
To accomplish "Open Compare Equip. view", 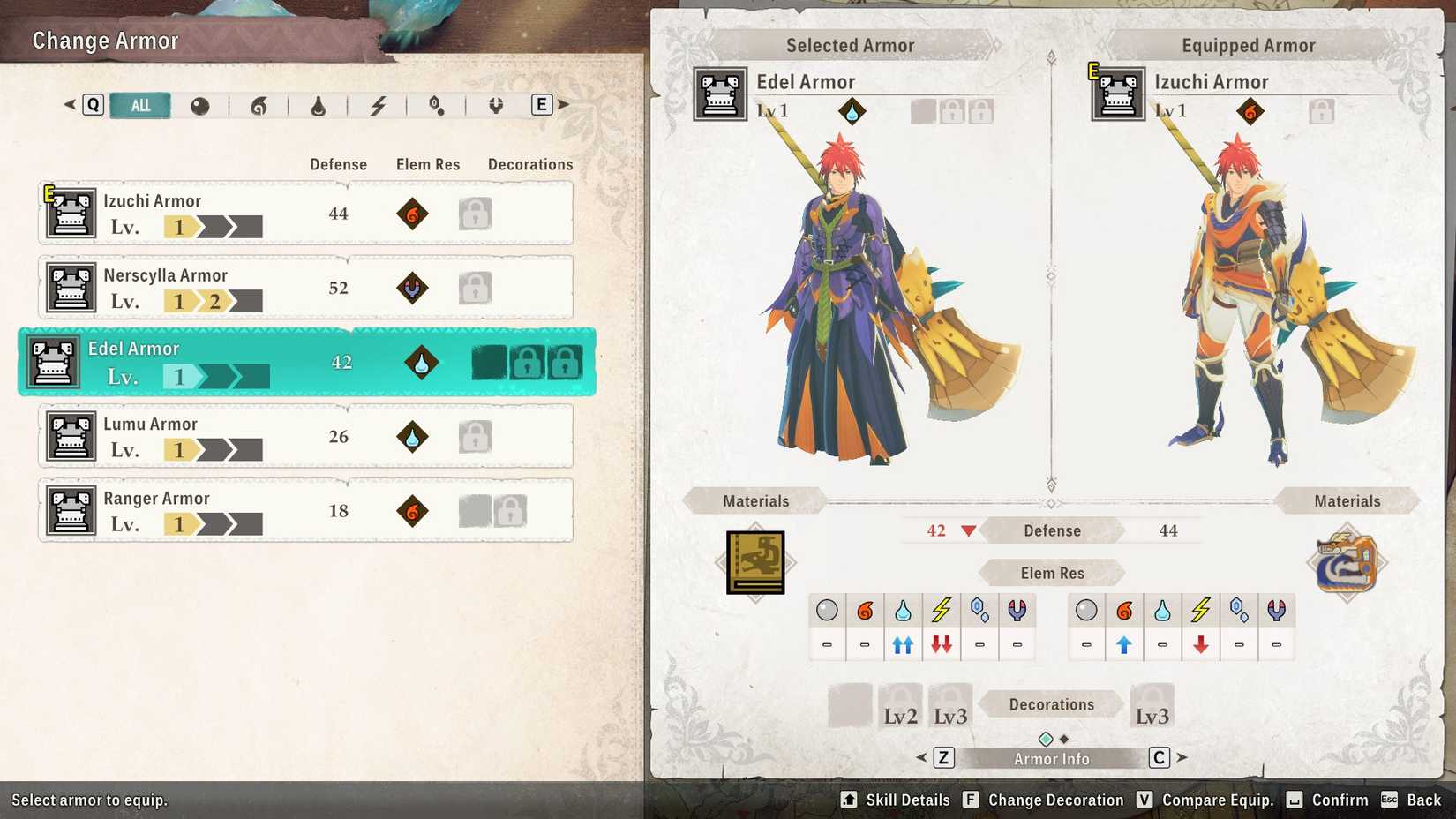I will point(1218,800).
